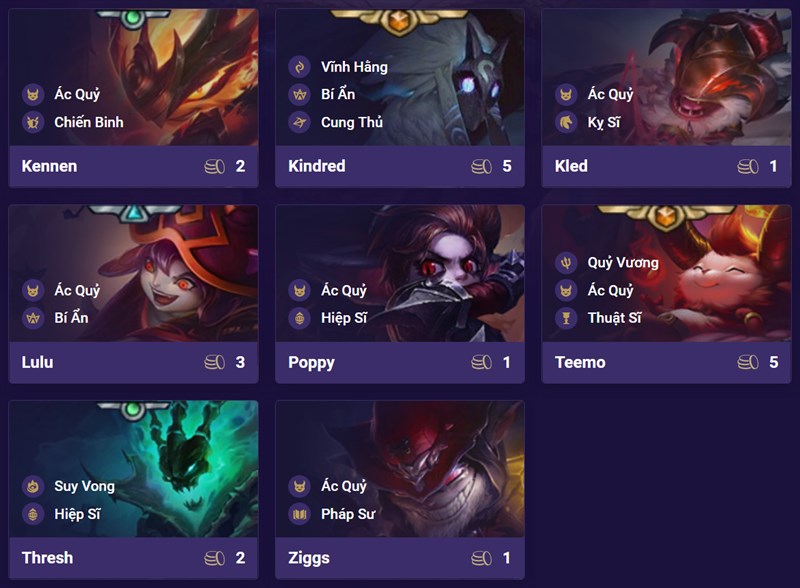Click Teemo's Quỷ Vương trait
This screenshot has height=588, width=800.
(x=622, y=263)
